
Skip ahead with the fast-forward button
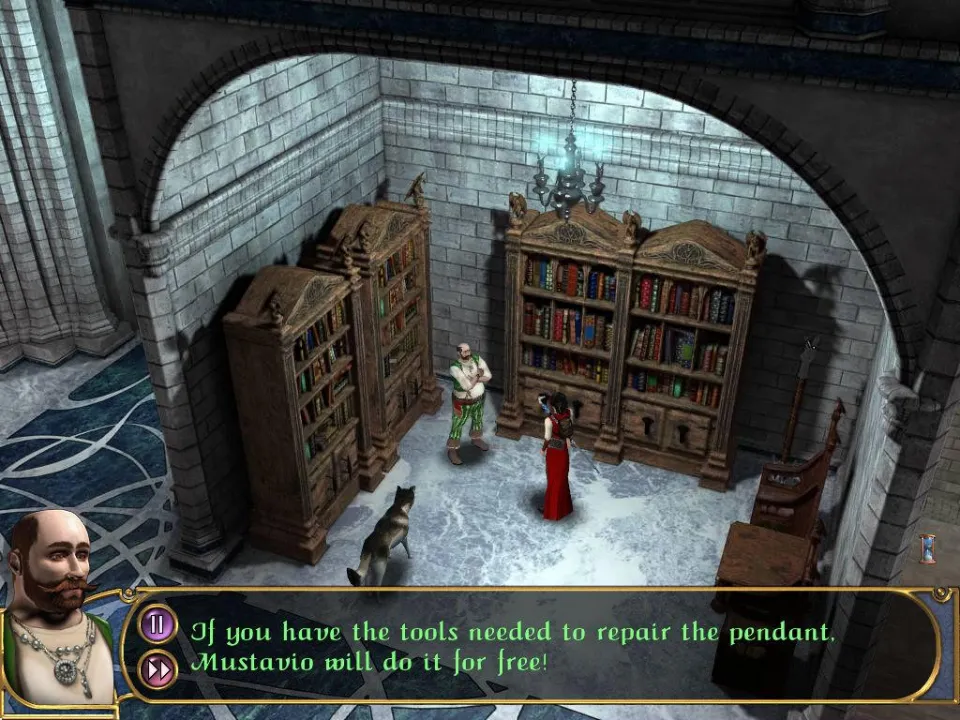[158, 667]
